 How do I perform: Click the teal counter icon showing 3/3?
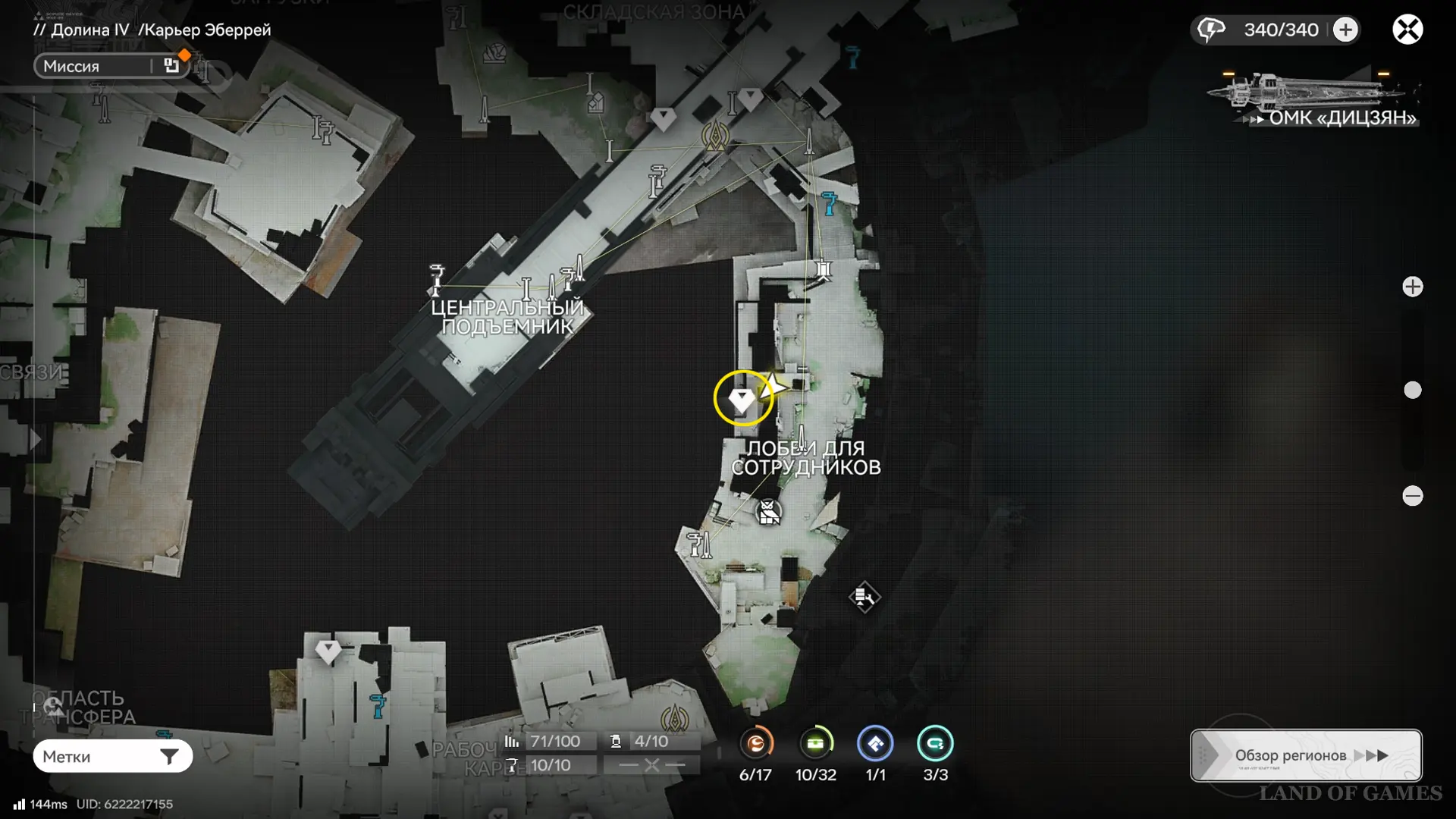(x=935, y=744)
